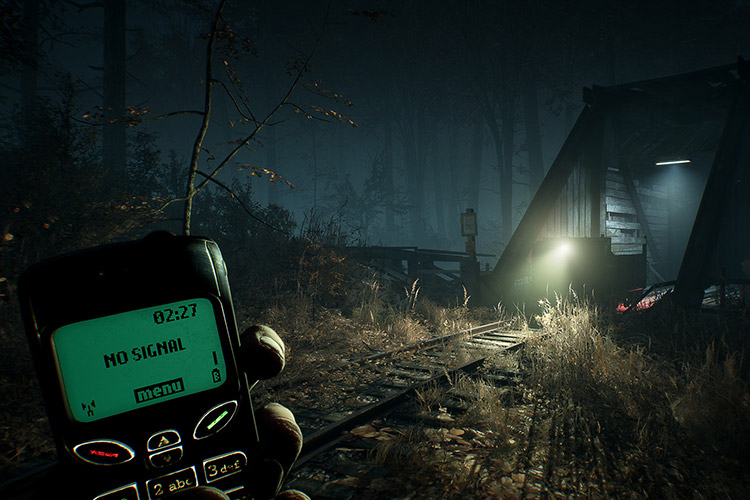The height and width of the screenshot is (500, 750).
Task: Click the phone's up arrow navigation key
Action: coord(163,439)
